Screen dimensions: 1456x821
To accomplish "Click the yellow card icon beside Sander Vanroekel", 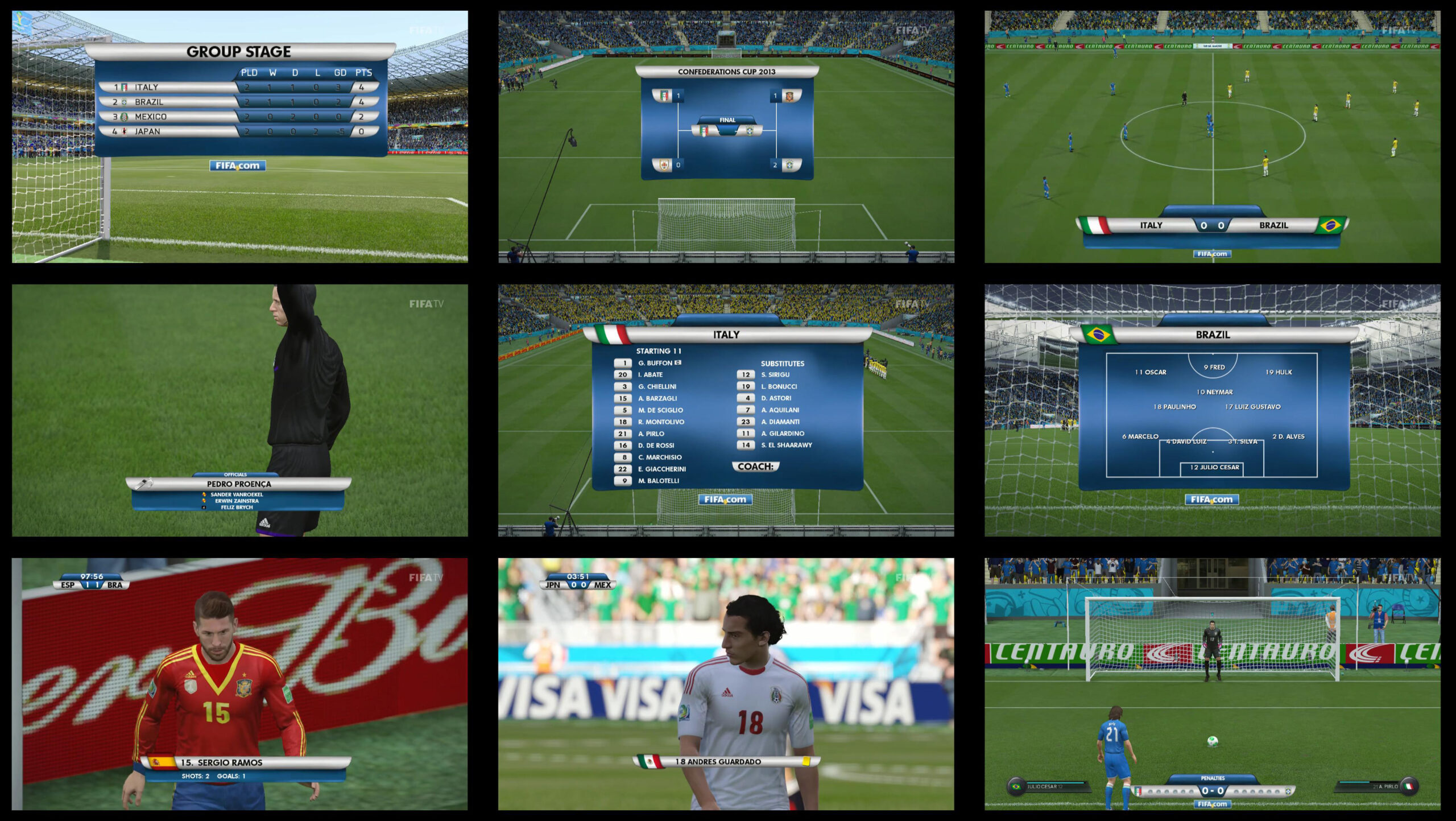I will point(204,495).
